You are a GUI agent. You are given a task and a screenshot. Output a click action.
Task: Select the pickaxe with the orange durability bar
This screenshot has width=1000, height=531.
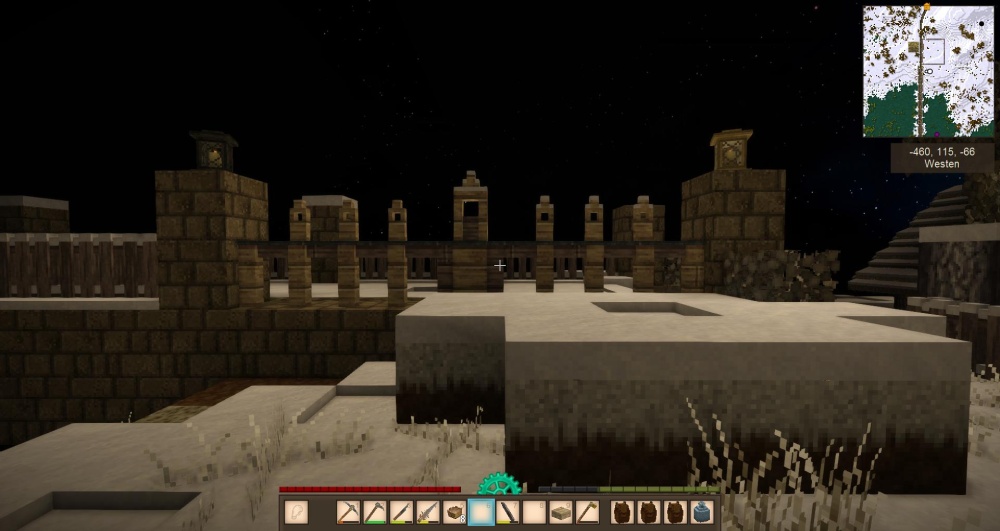coord(348,512)
